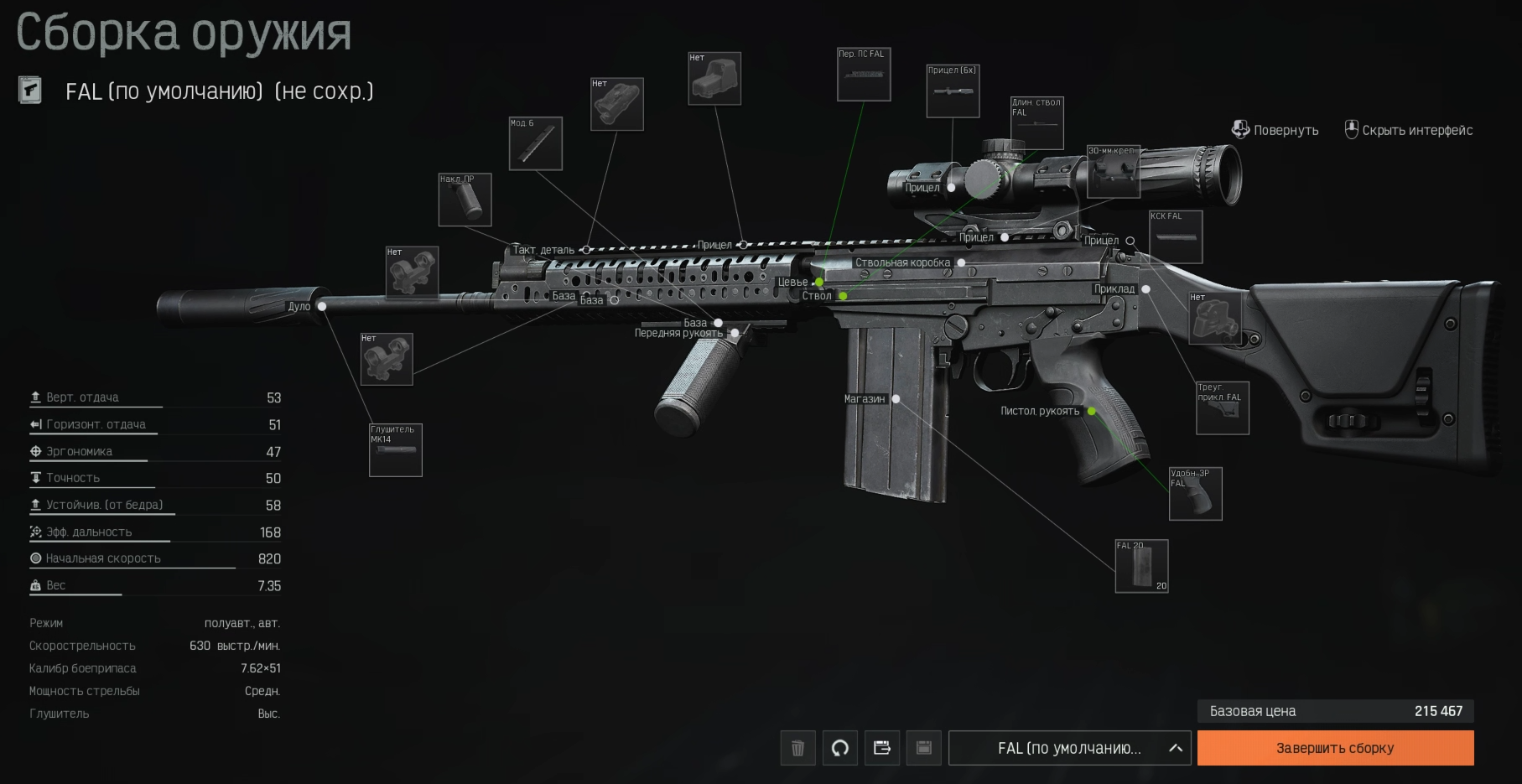Open the FAL build preset dropdown
This screenshot has width=1522, height=784.
pos(1069,748)
